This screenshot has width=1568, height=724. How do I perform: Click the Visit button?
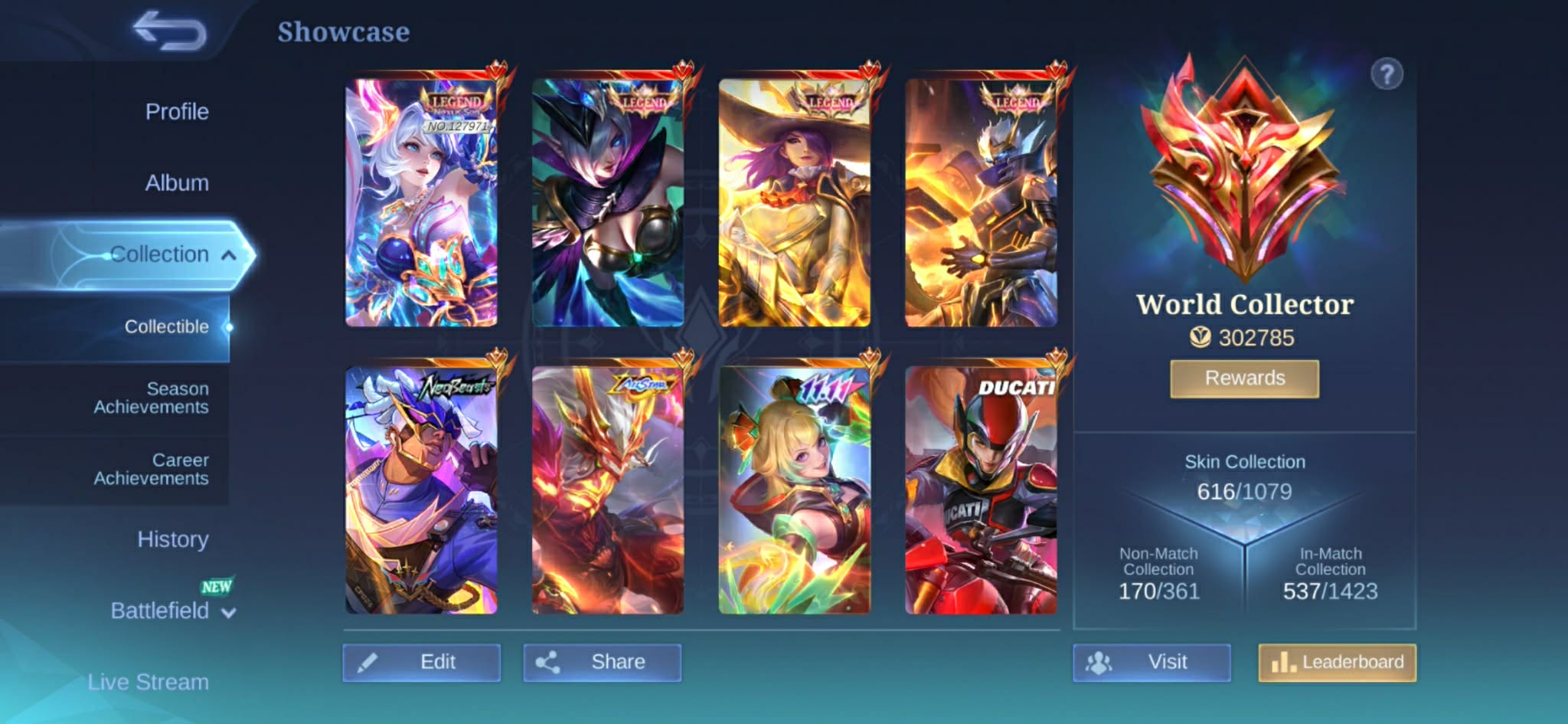click(x=1151, y=662)
